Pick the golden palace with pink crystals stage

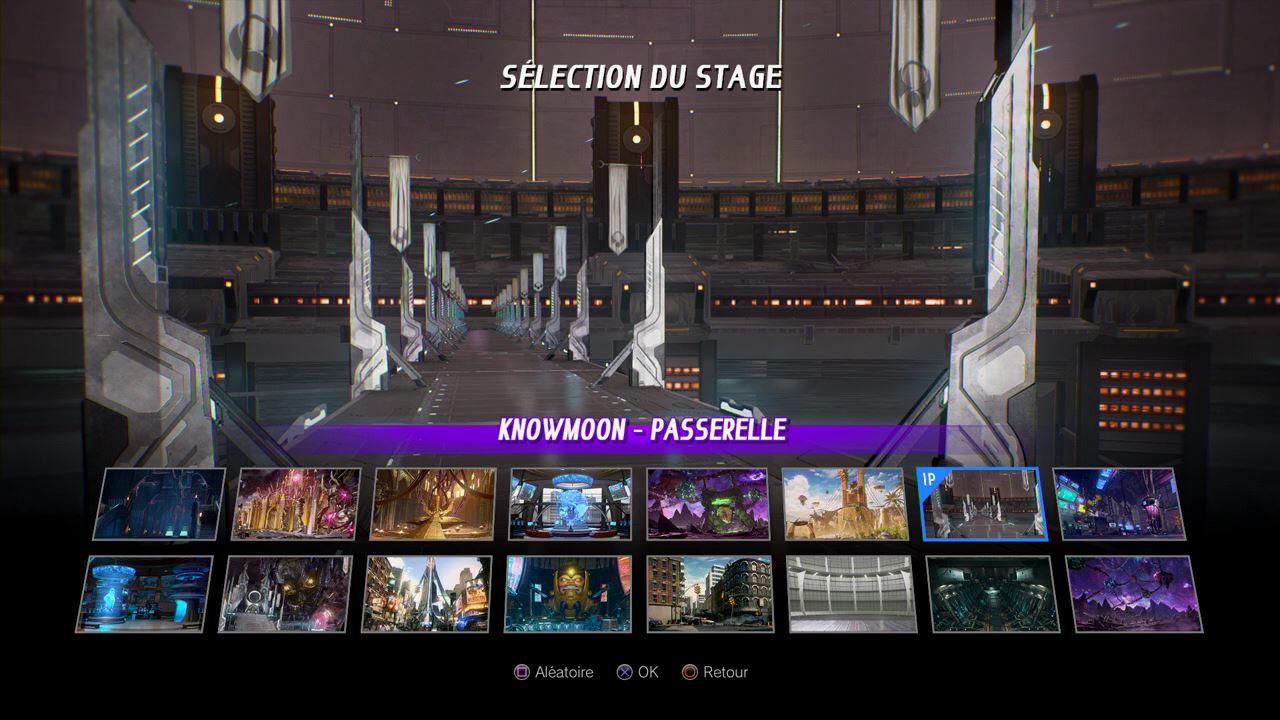click(x=296, y=504)
